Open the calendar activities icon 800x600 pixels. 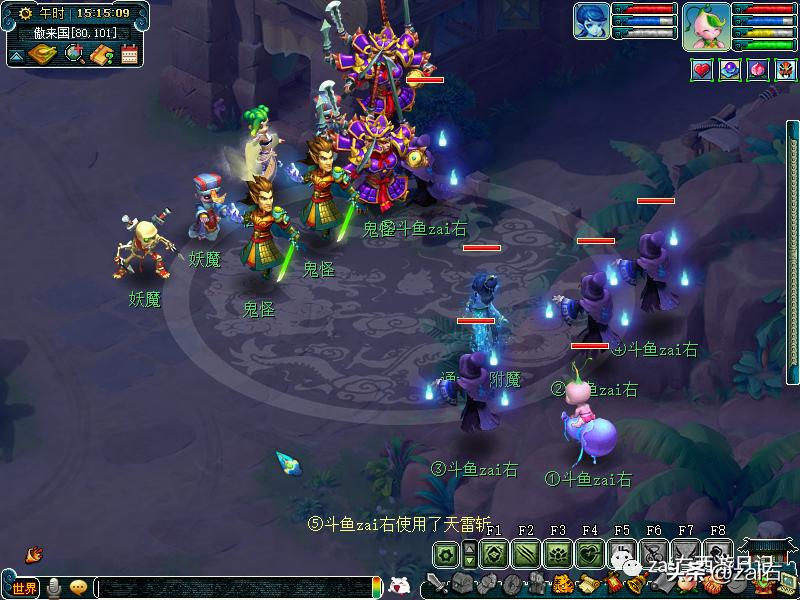pos(129,54)
